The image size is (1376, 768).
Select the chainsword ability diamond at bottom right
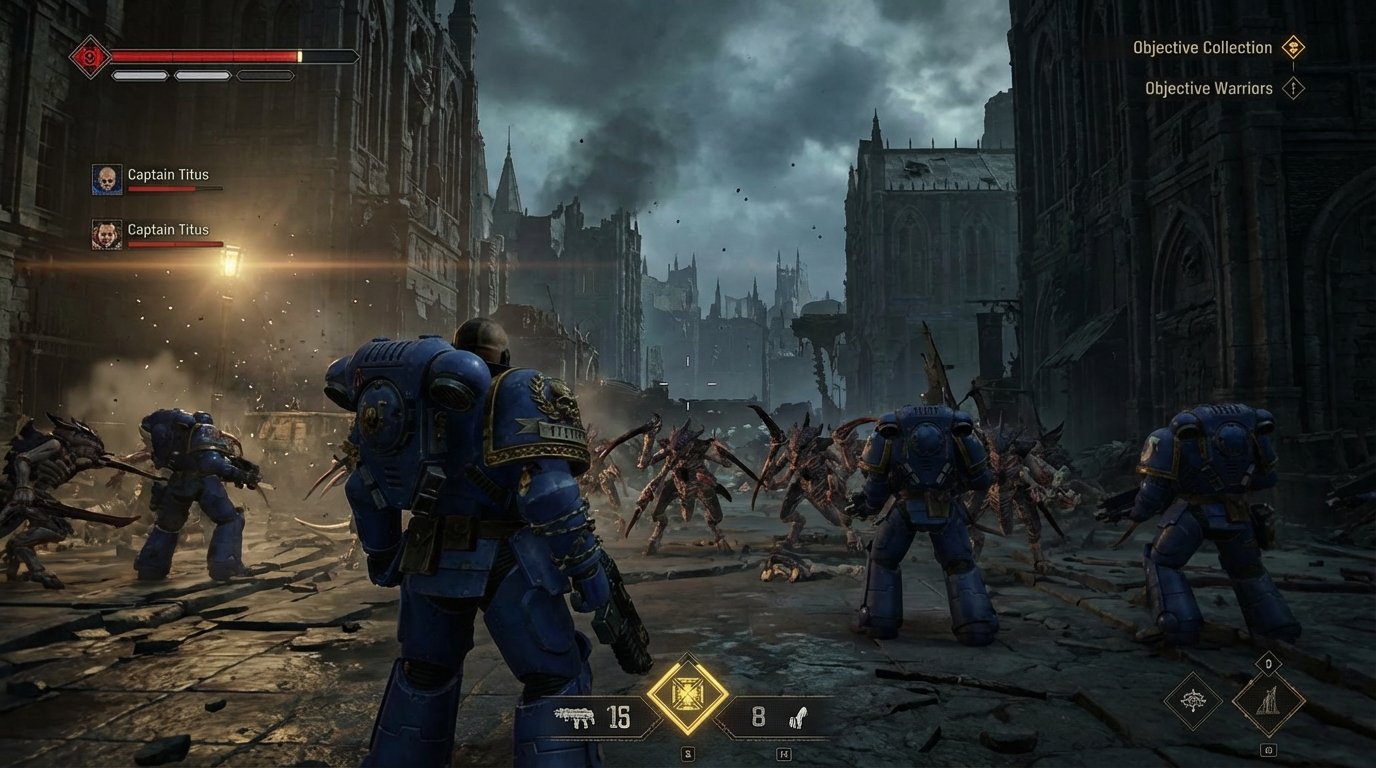point(1267,703)
